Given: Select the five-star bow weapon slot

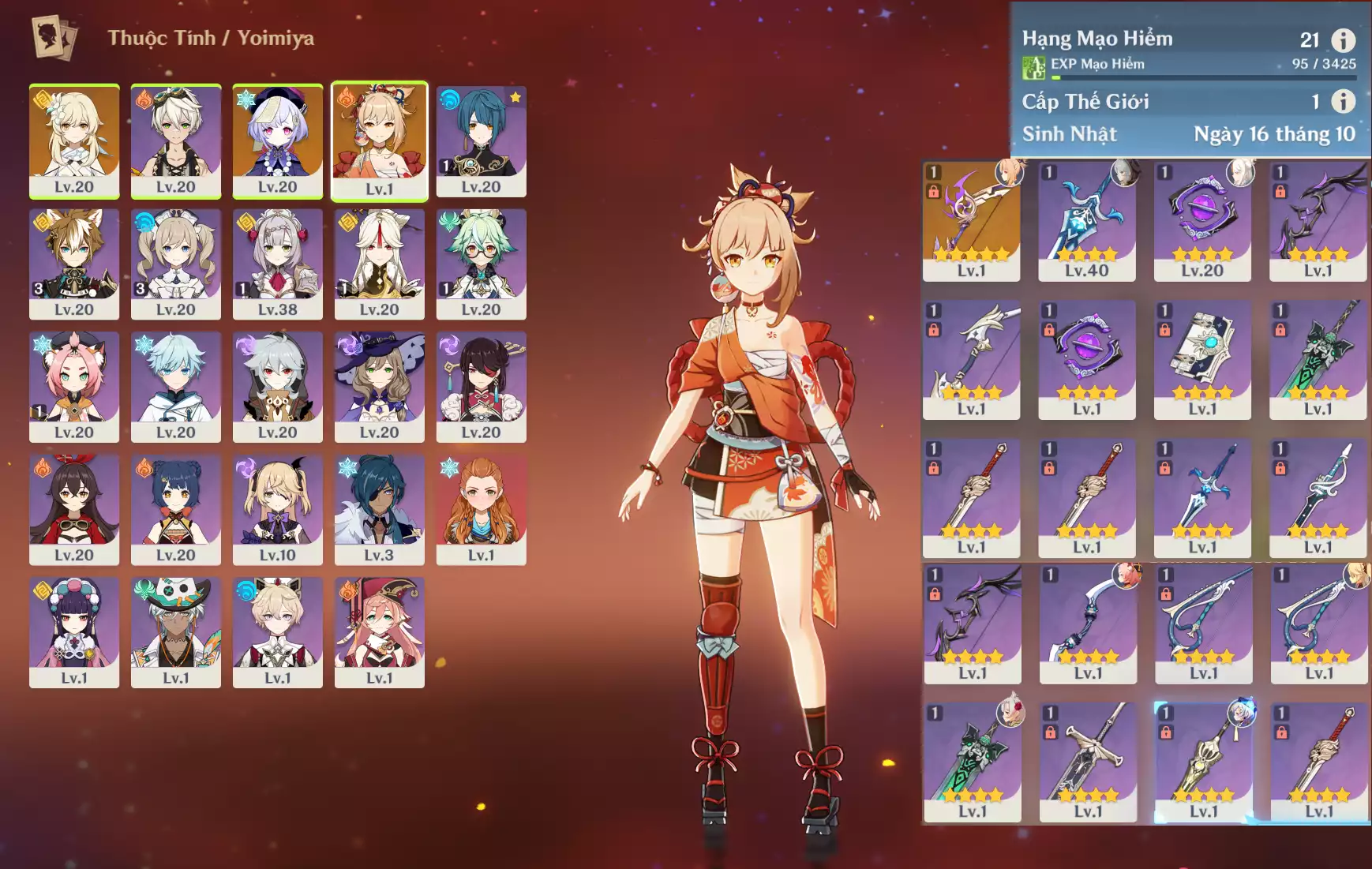Looking at the screenshot, I should click(x=971, y=221).
